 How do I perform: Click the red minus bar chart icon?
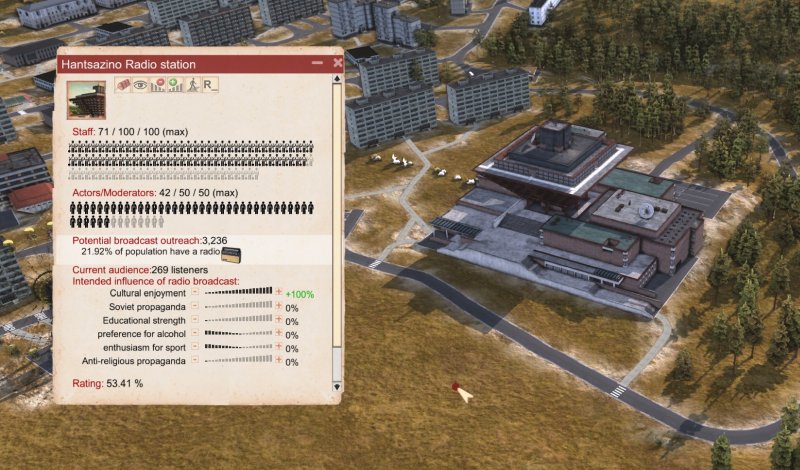point(158,86)
